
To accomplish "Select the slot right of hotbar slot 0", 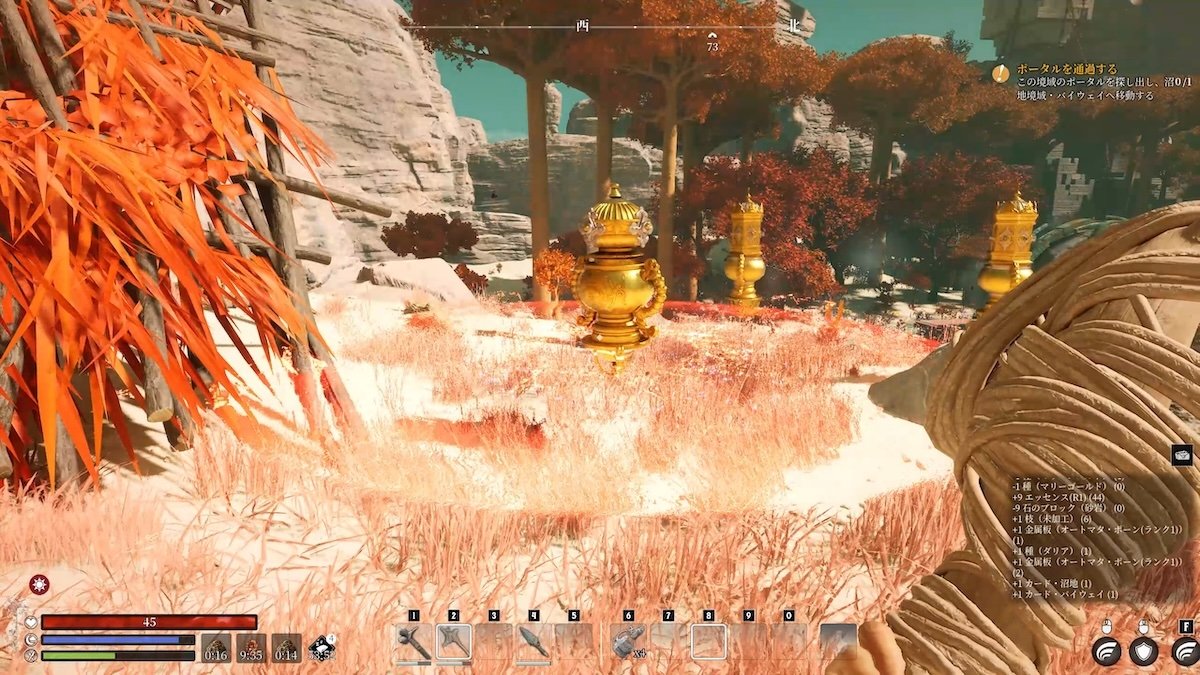I will tap(838, 641).
